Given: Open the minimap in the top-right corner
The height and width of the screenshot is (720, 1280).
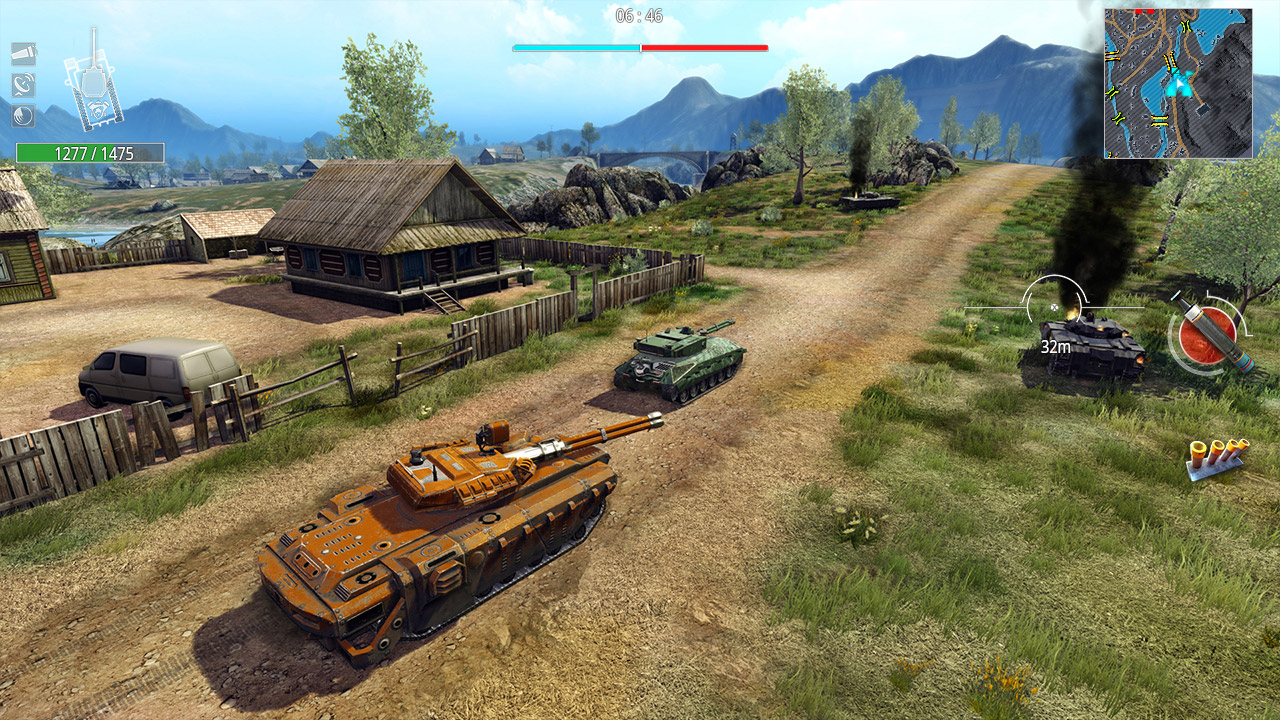Looking at the screenshot, I should click(1180, 80).
